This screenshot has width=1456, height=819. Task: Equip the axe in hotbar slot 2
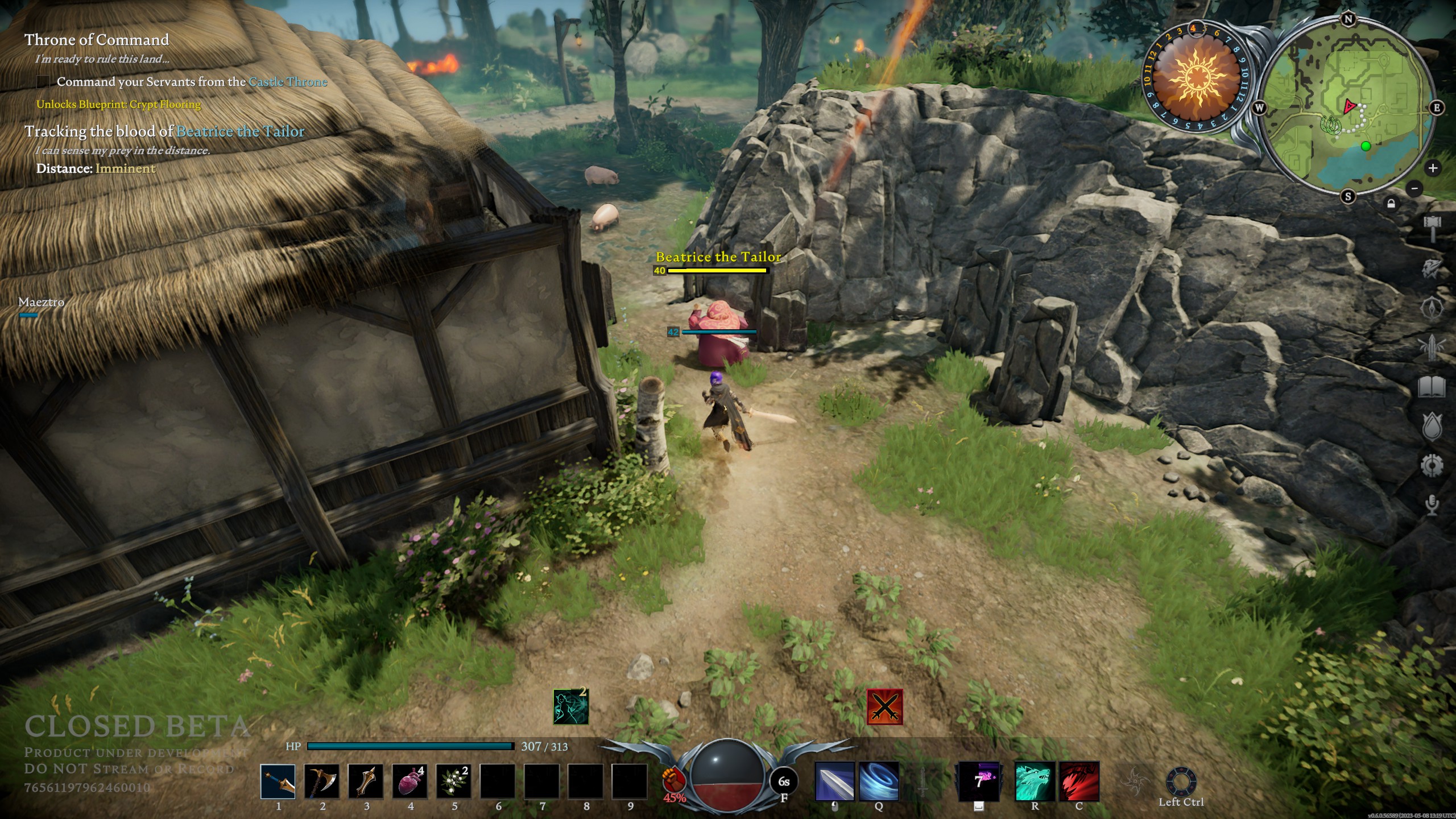(322, 781)
